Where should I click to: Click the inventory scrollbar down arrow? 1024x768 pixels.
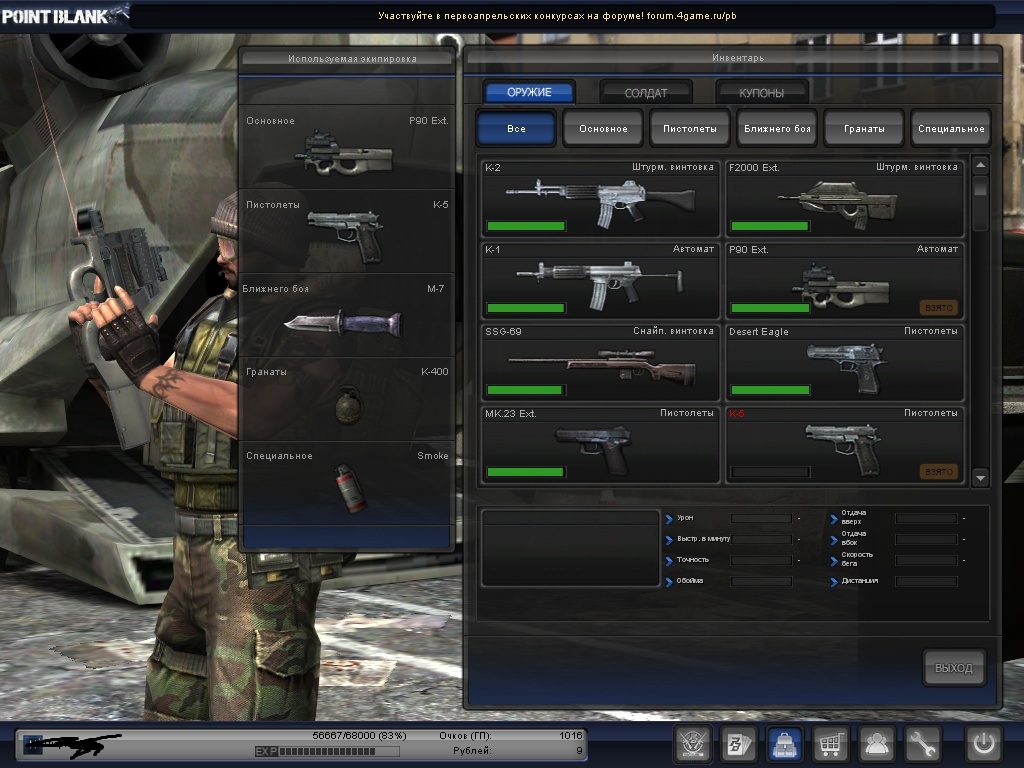click(x=980, y=477)
